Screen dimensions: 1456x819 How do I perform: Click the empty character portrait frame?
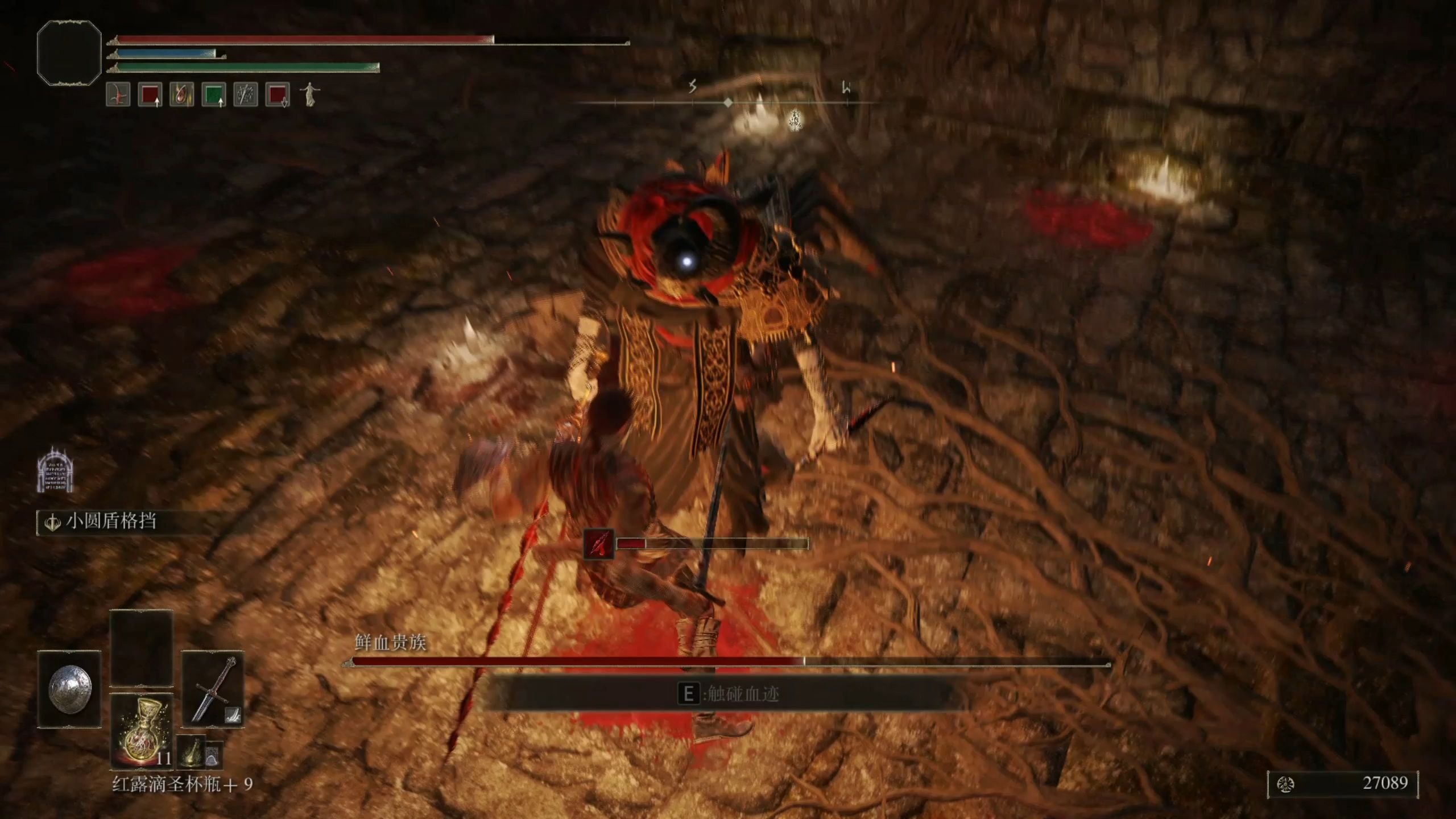point(69,53)
